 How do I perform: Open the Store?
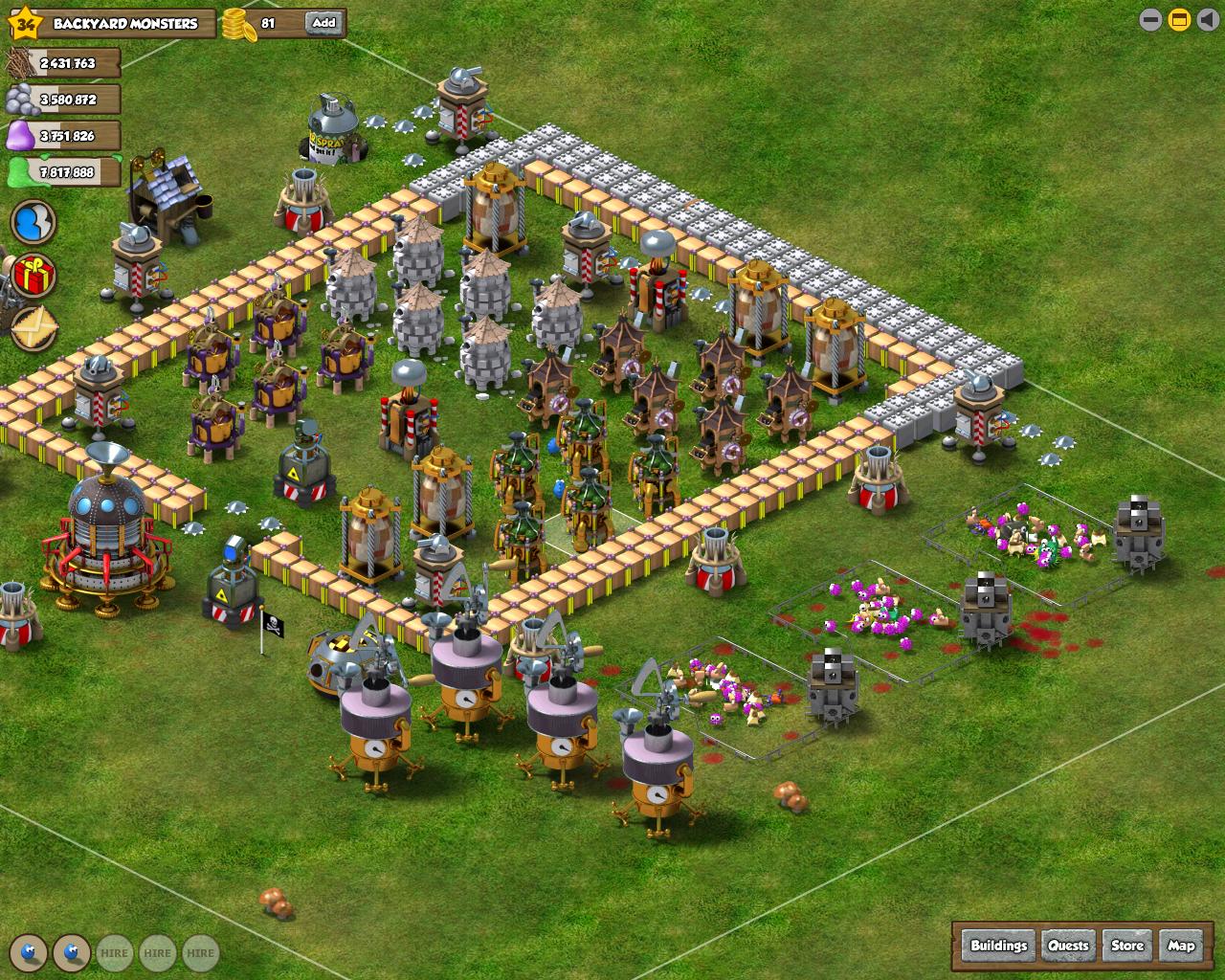click(x=1126, y=946)
